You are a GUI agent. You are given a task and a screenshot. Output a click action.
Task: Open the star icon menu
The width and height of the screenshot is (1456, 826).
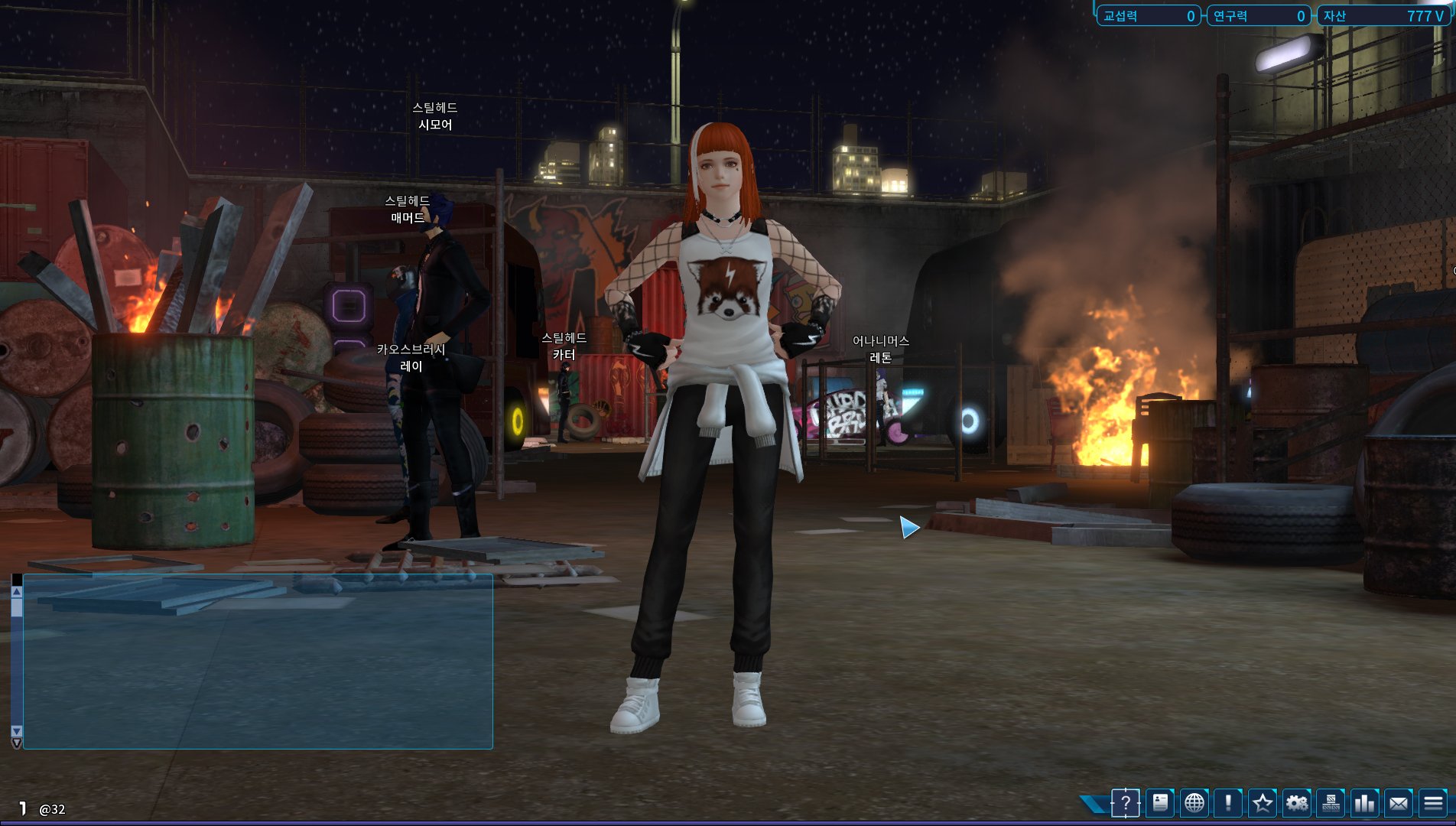point(1263,803)
